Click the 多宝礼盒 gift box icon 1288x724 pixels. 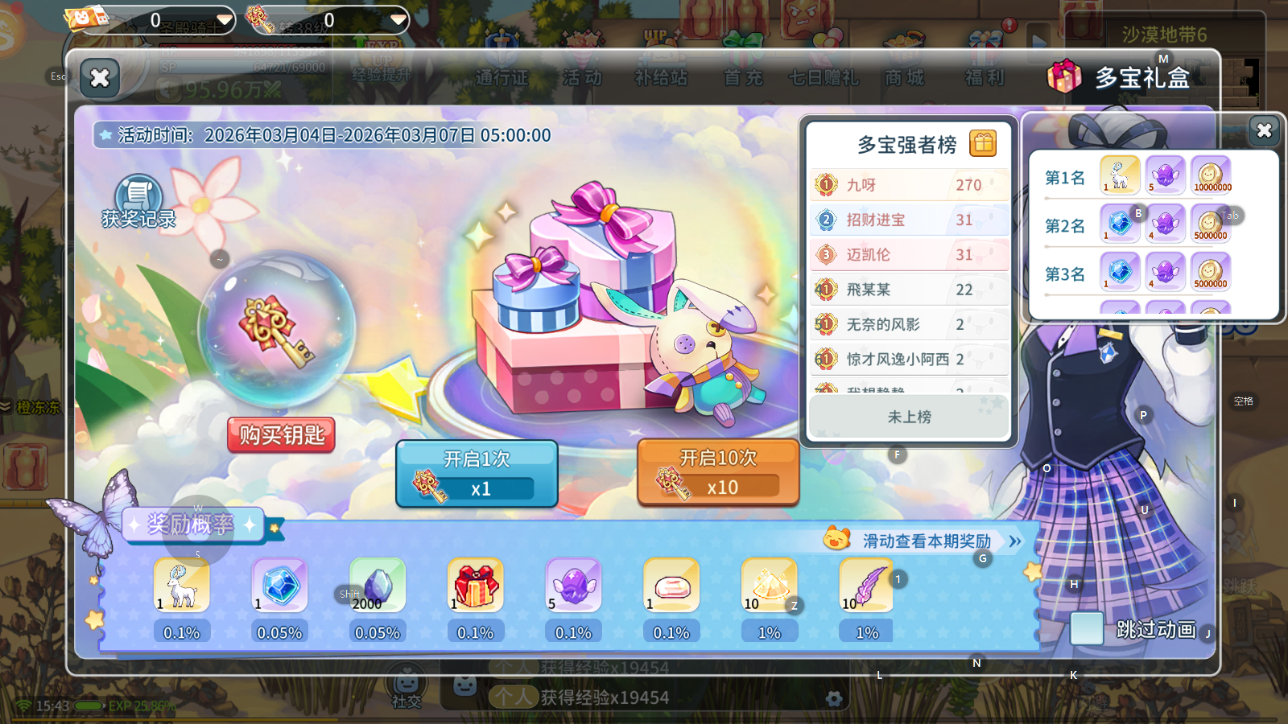click(1064, 75)
